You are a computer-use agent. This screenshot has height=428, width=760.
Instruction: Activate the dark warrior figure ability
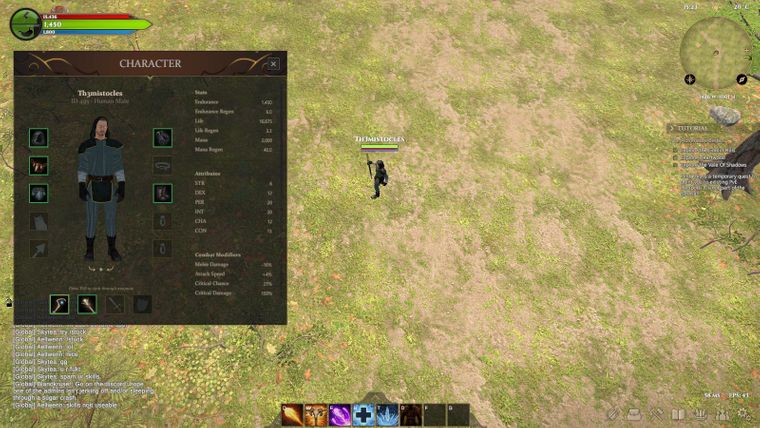[x=412, y=414]
